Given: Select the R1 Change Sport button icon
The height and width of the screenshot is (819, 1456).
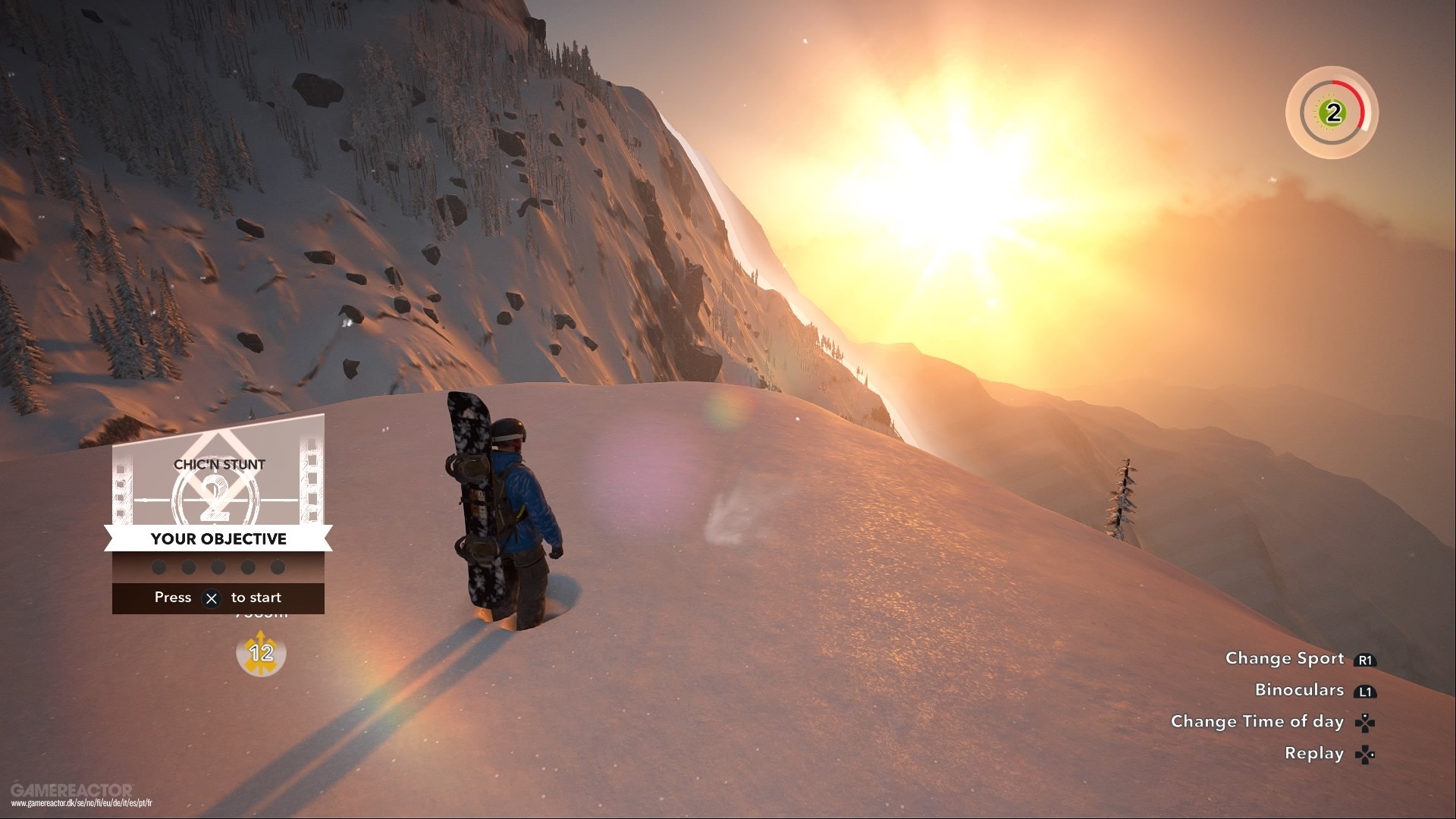Looking at the screenshot, I should click(1366, 659).
